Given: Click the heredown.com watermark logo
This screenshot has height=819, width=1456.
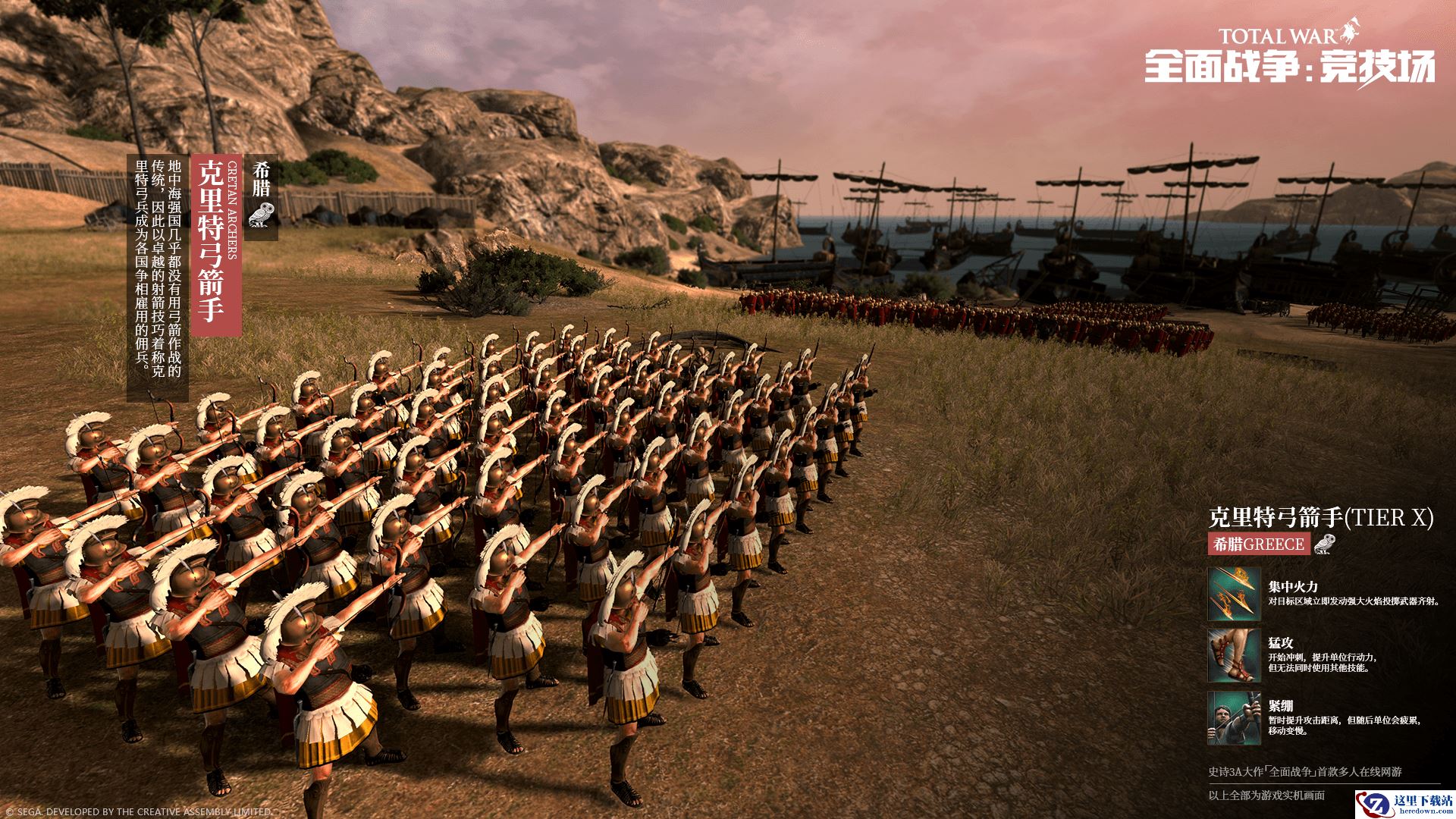Looking at the screenshot, I should pyautogui.click(x=1404, y=804).
